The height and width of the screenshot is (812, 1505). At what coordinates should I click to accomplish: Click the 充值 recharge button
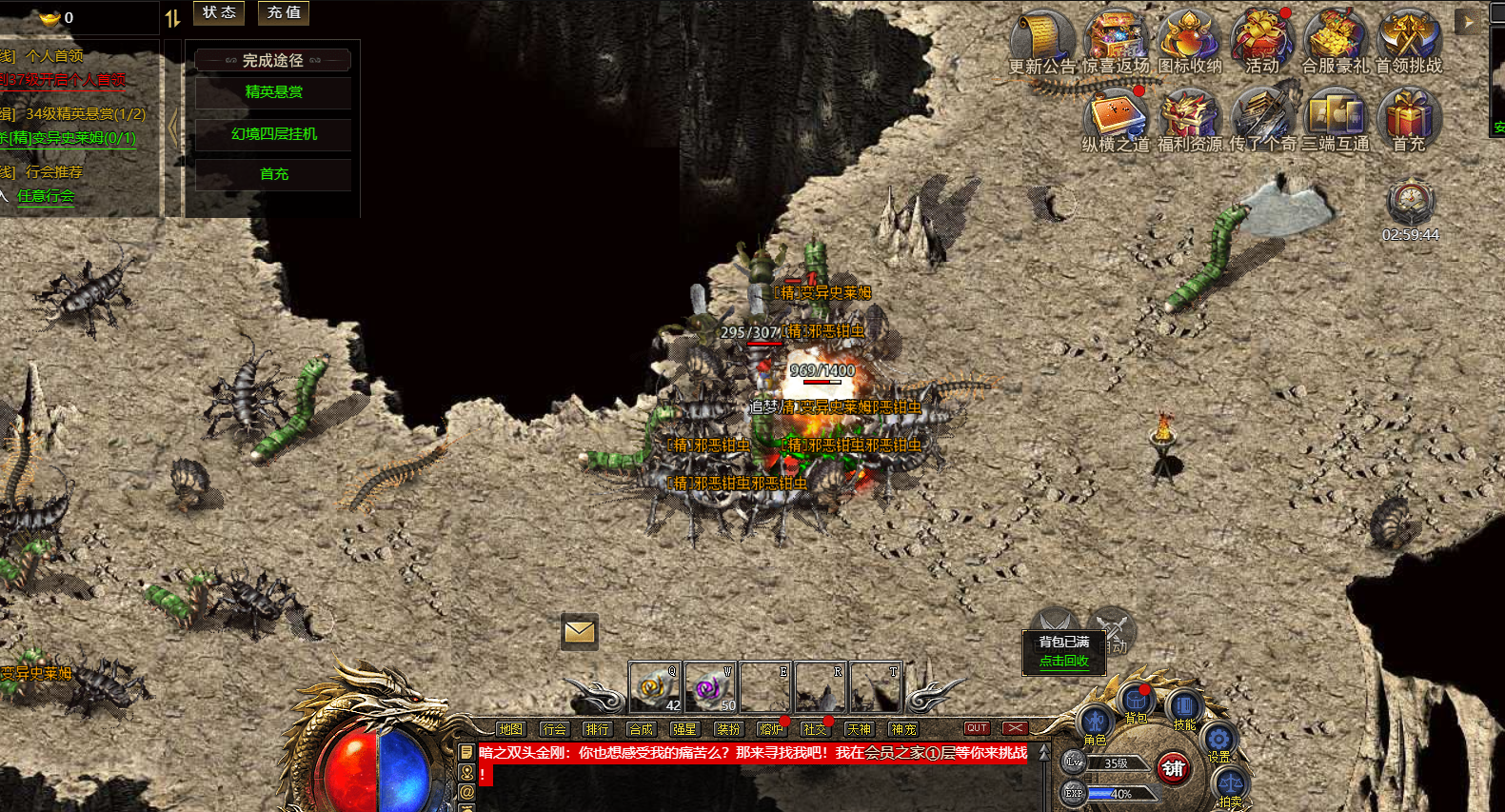[284, 12]
